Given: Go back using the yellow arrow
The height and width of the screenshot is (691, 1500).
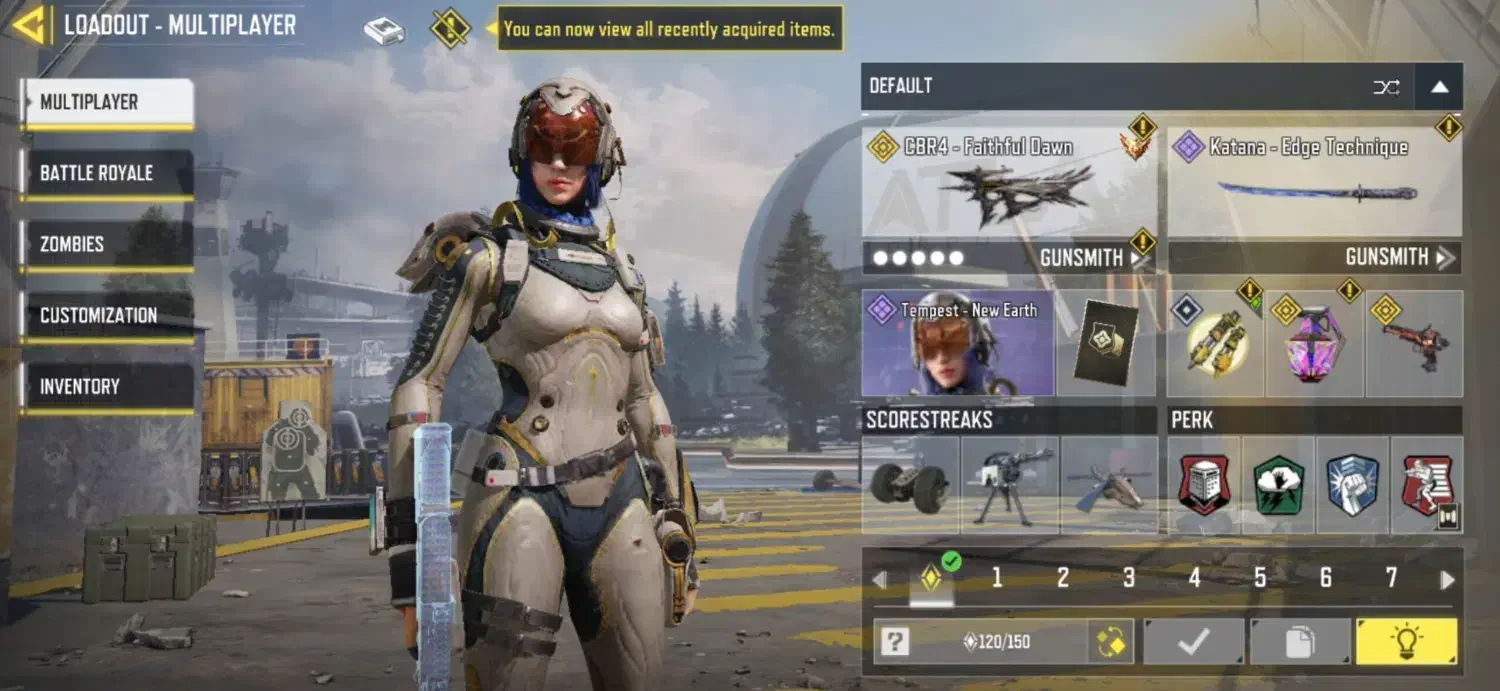Looking at the screenshot, I should click(29, 26).
